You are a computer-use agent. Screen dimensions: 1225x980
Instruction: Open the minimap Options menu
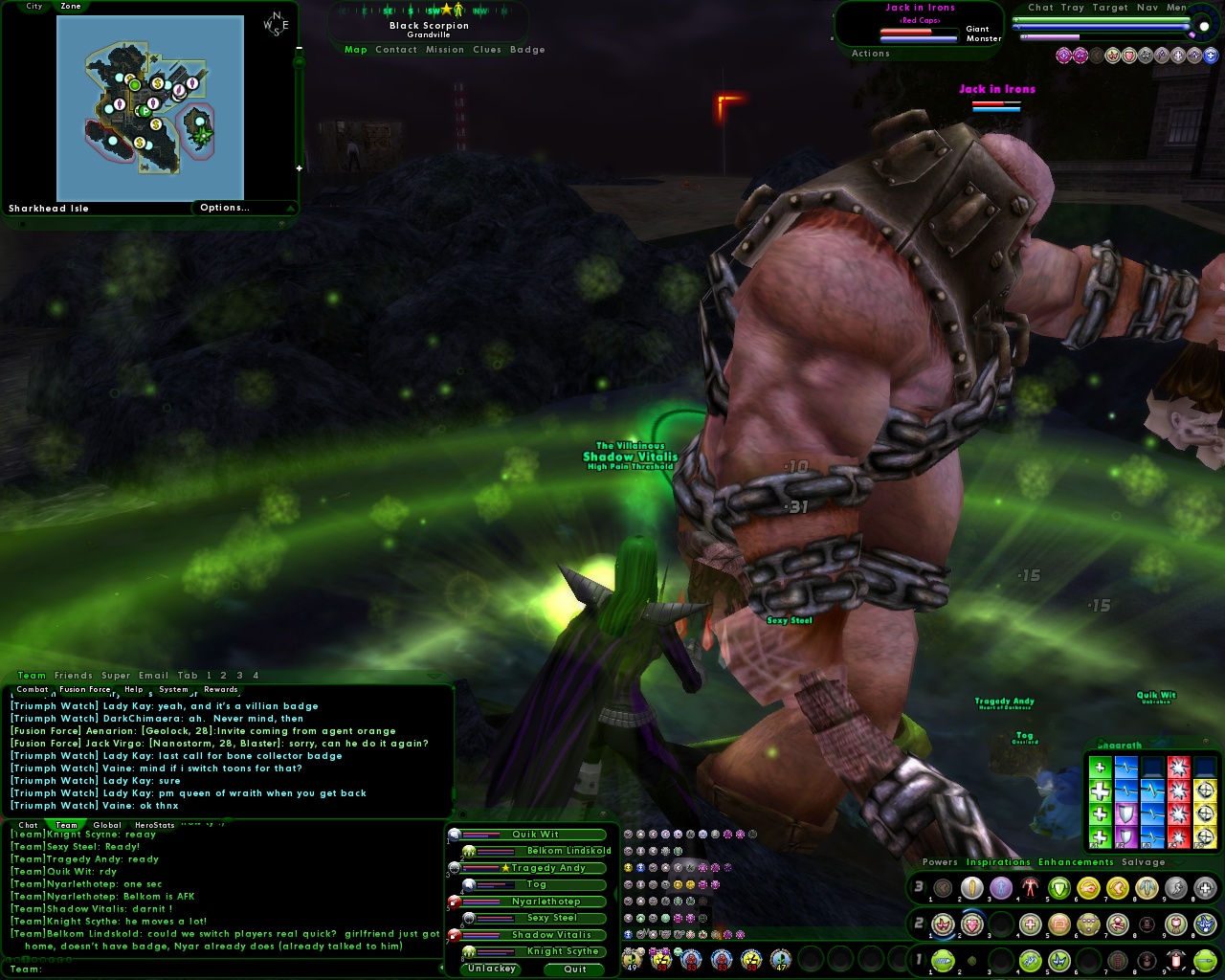click(225, 208)
